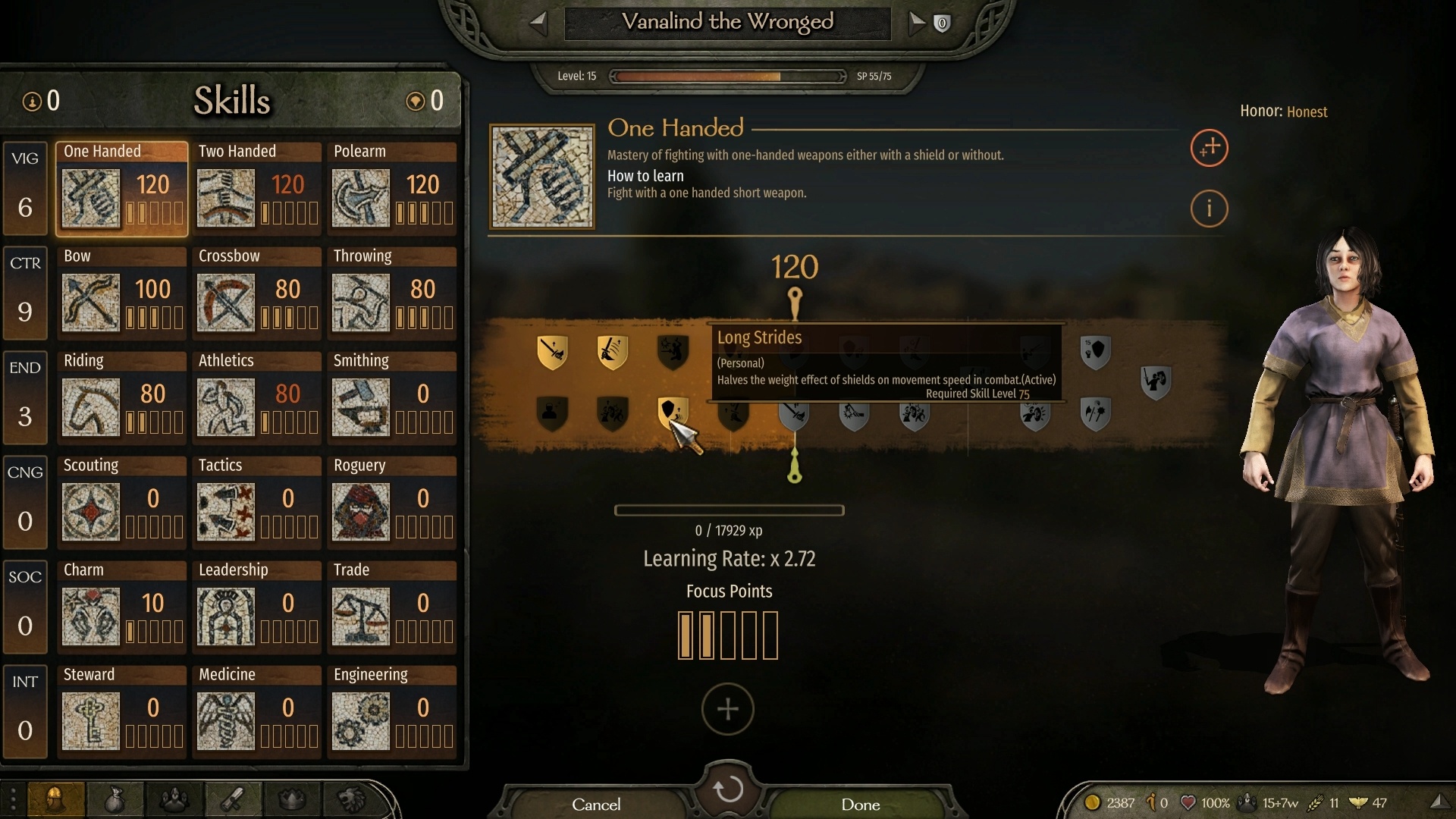
Task: Switch to the Roguery skill
Action: (360, 513)
